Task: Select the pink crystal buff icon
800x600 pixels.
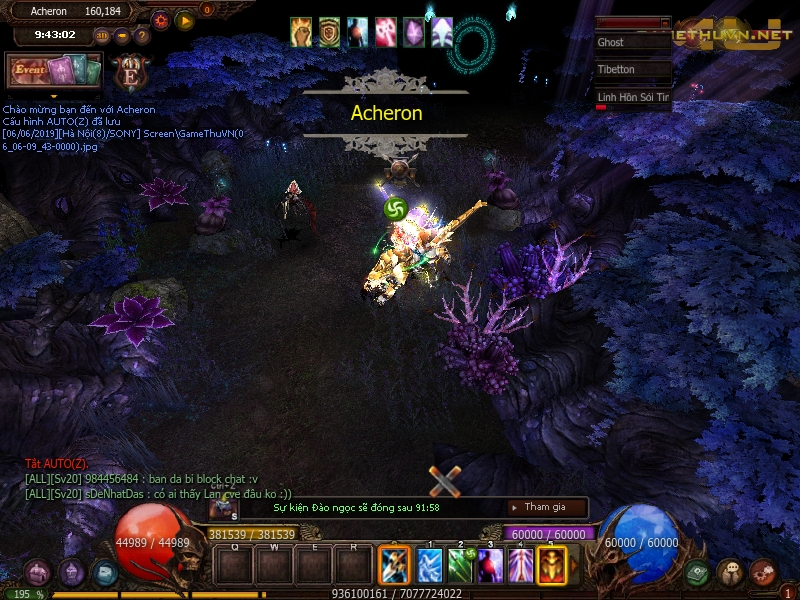Action: pos(413,32)
